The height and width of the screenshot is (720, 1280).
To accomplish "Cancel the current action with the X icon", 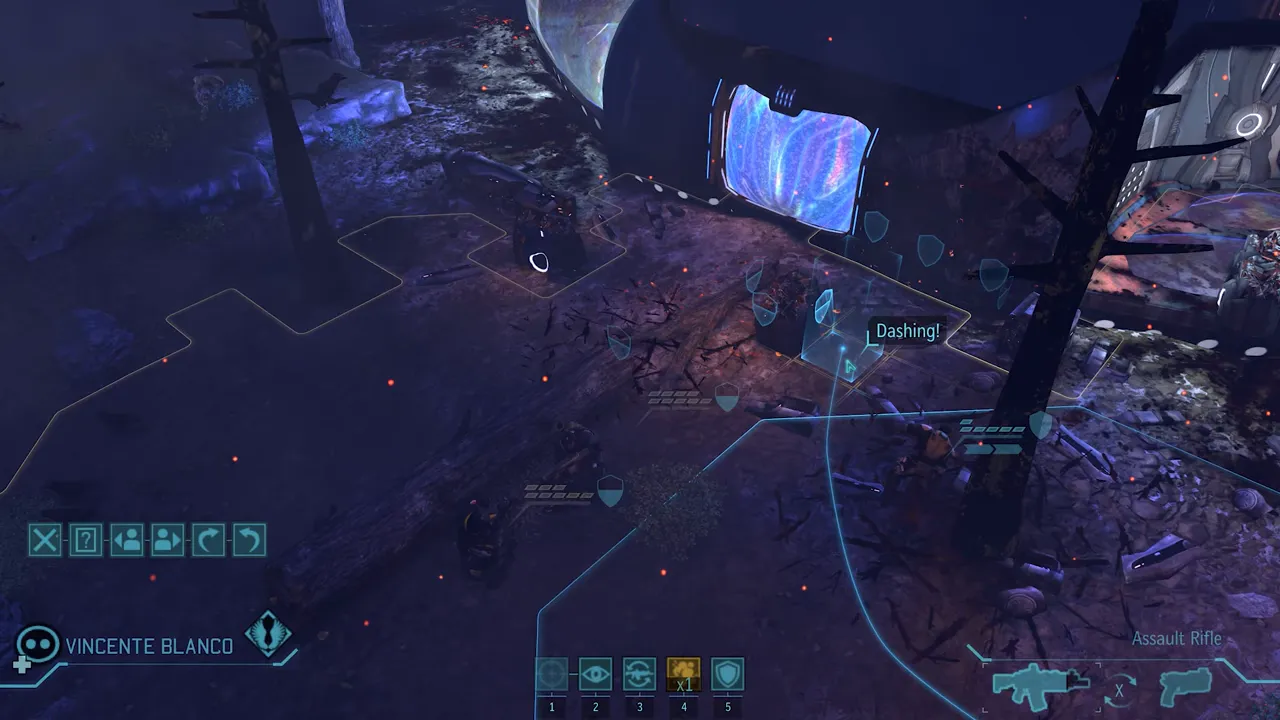I will 44,541.
